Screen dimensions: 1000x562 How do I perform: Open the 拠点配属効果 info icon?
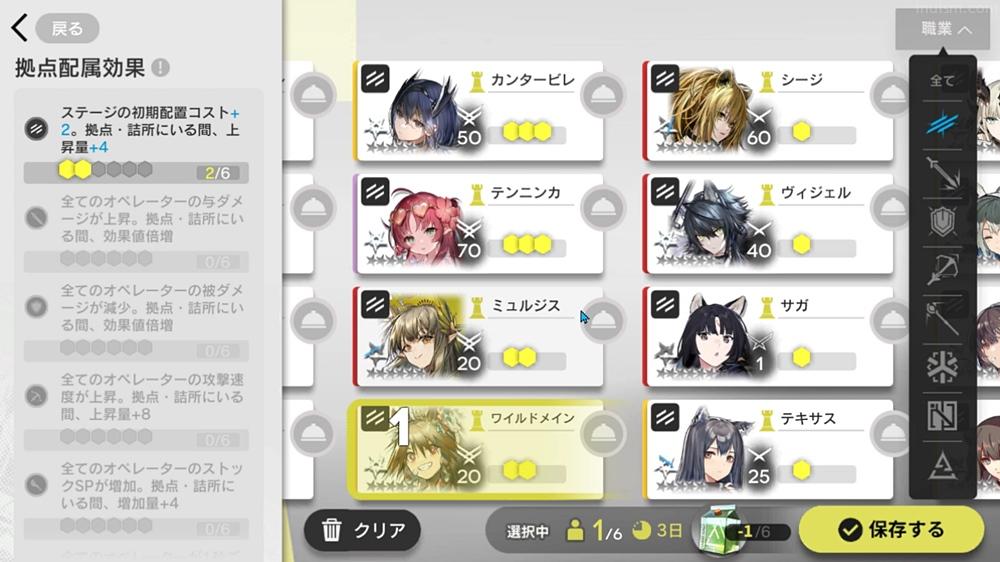(160, 68)
